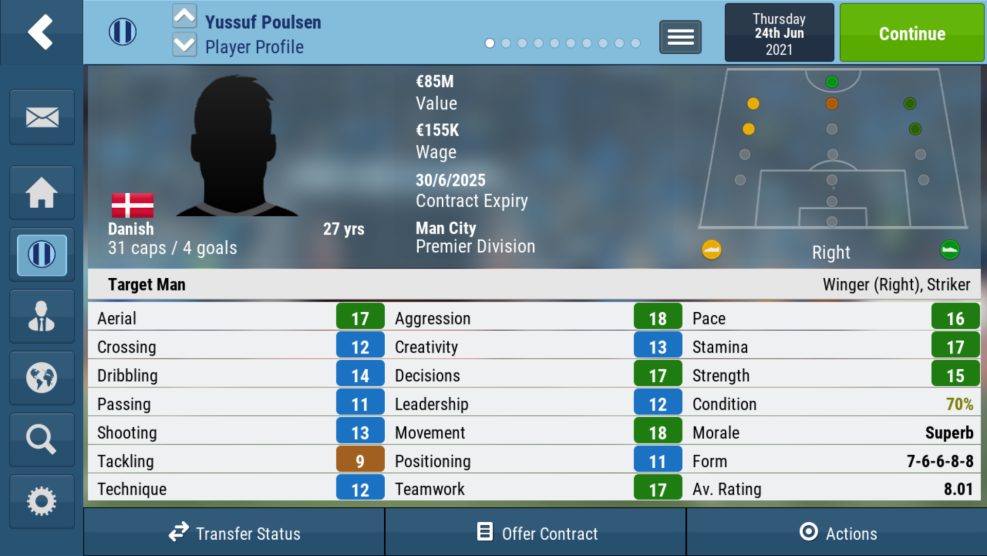Open the mail inbox
The height and width of the screenshot is (556, 987).
[41, 117]
